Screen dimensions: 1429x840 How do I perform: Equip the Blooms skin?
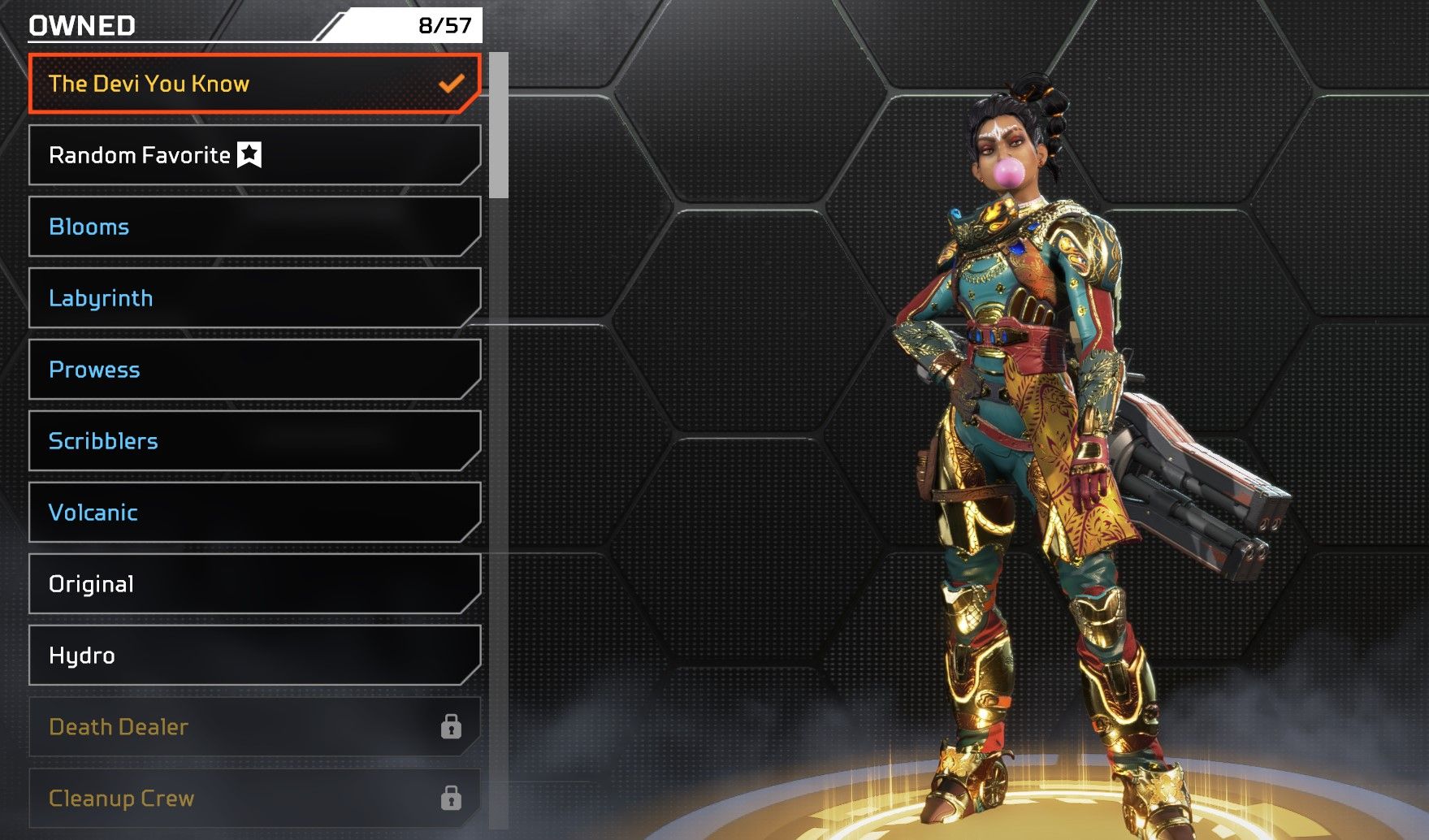point(254,227)
